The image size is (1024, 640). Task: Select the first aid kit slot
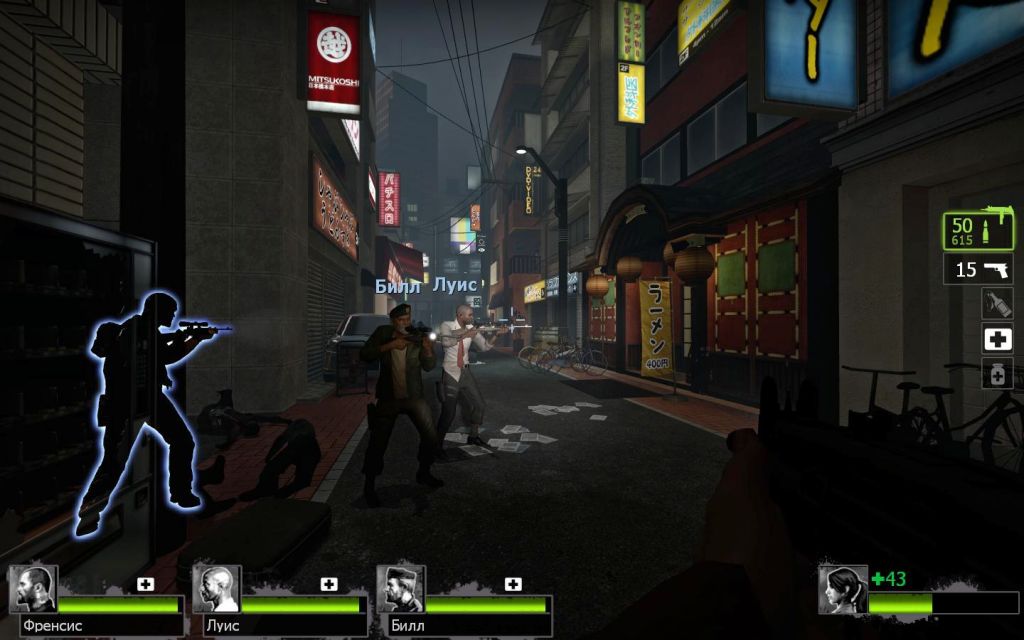coord(996,339)
